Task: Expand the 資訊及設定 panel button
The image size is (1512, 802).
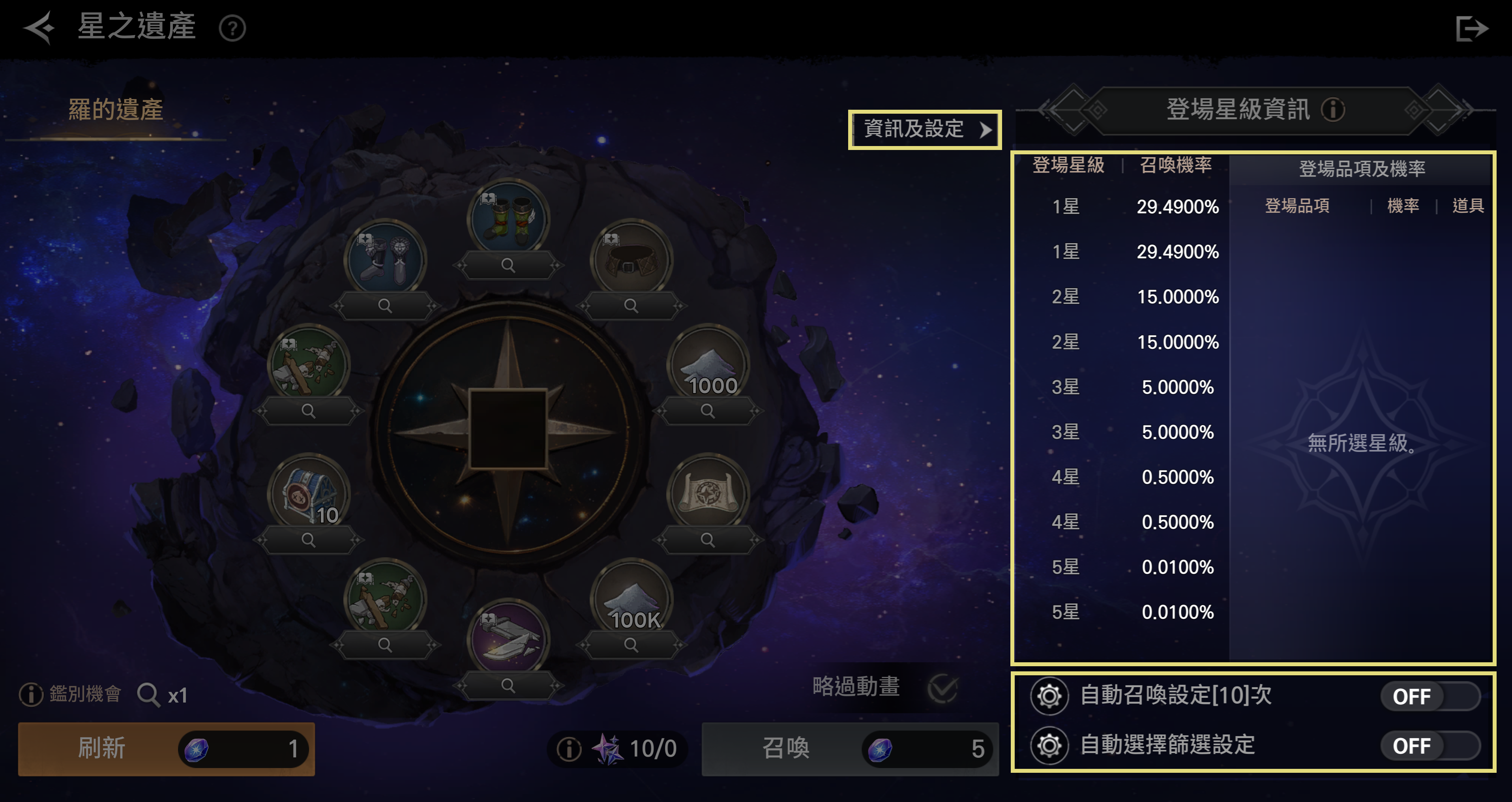Action: (x=924, y=129)
